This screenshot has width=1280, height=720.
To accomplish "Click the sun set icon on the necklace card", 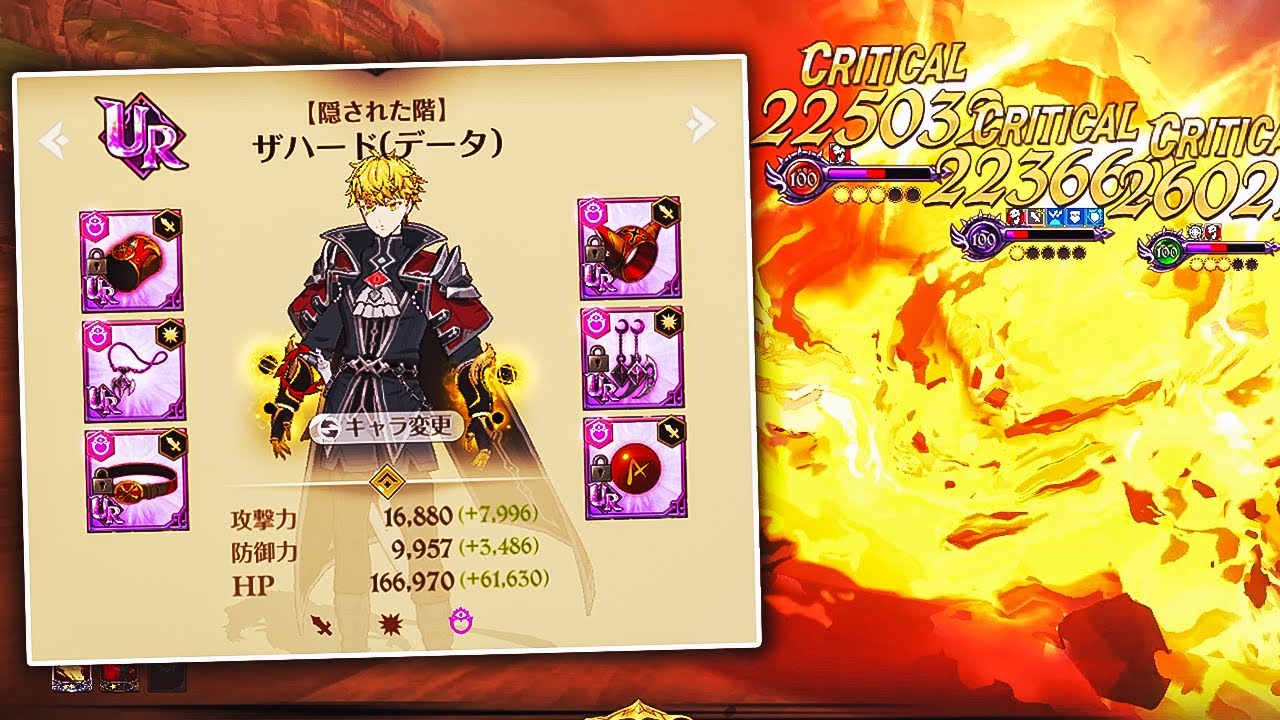I will click(172, 333).
